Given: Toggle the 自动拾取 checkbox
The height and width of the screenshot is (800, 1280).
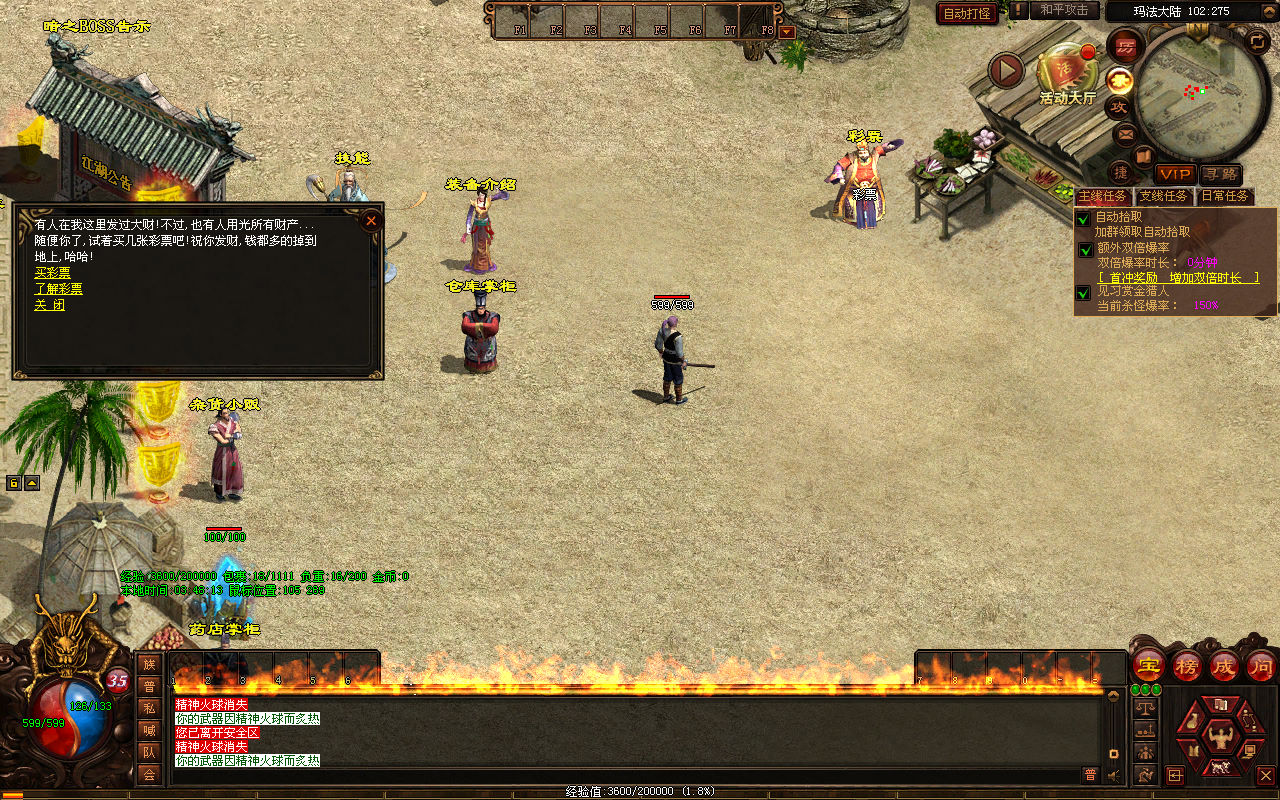Looking at the screenshot, I should click(x=1084, y=218).
